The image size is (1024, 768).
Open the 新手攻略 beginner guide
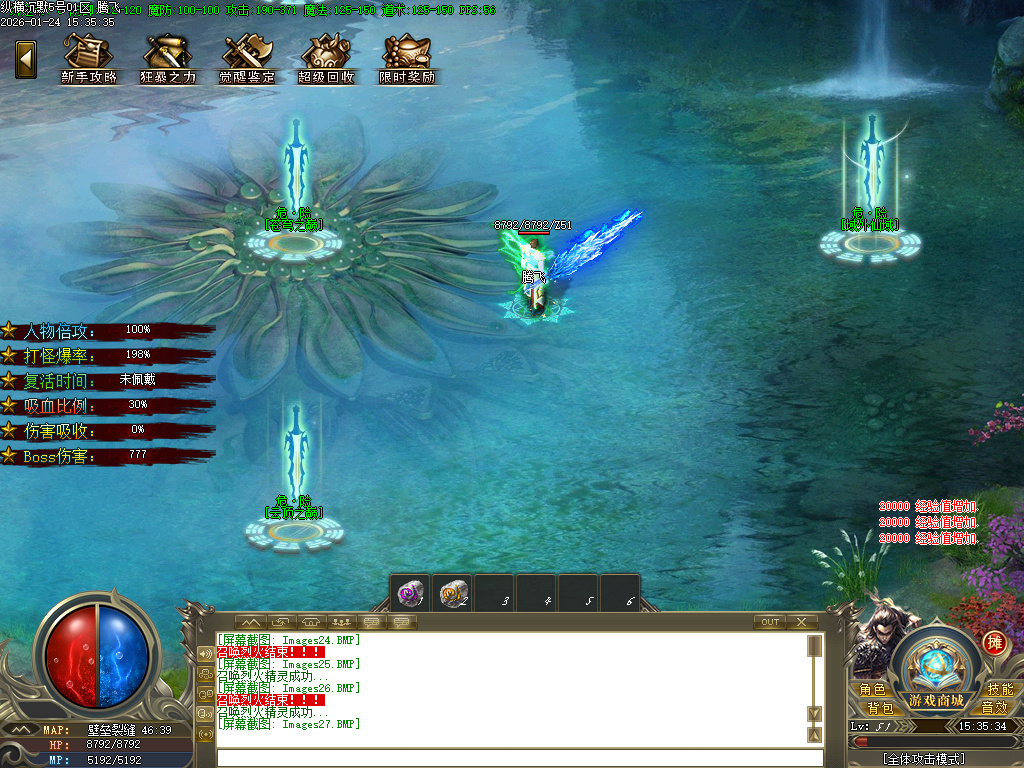click(x=89, y=59)
